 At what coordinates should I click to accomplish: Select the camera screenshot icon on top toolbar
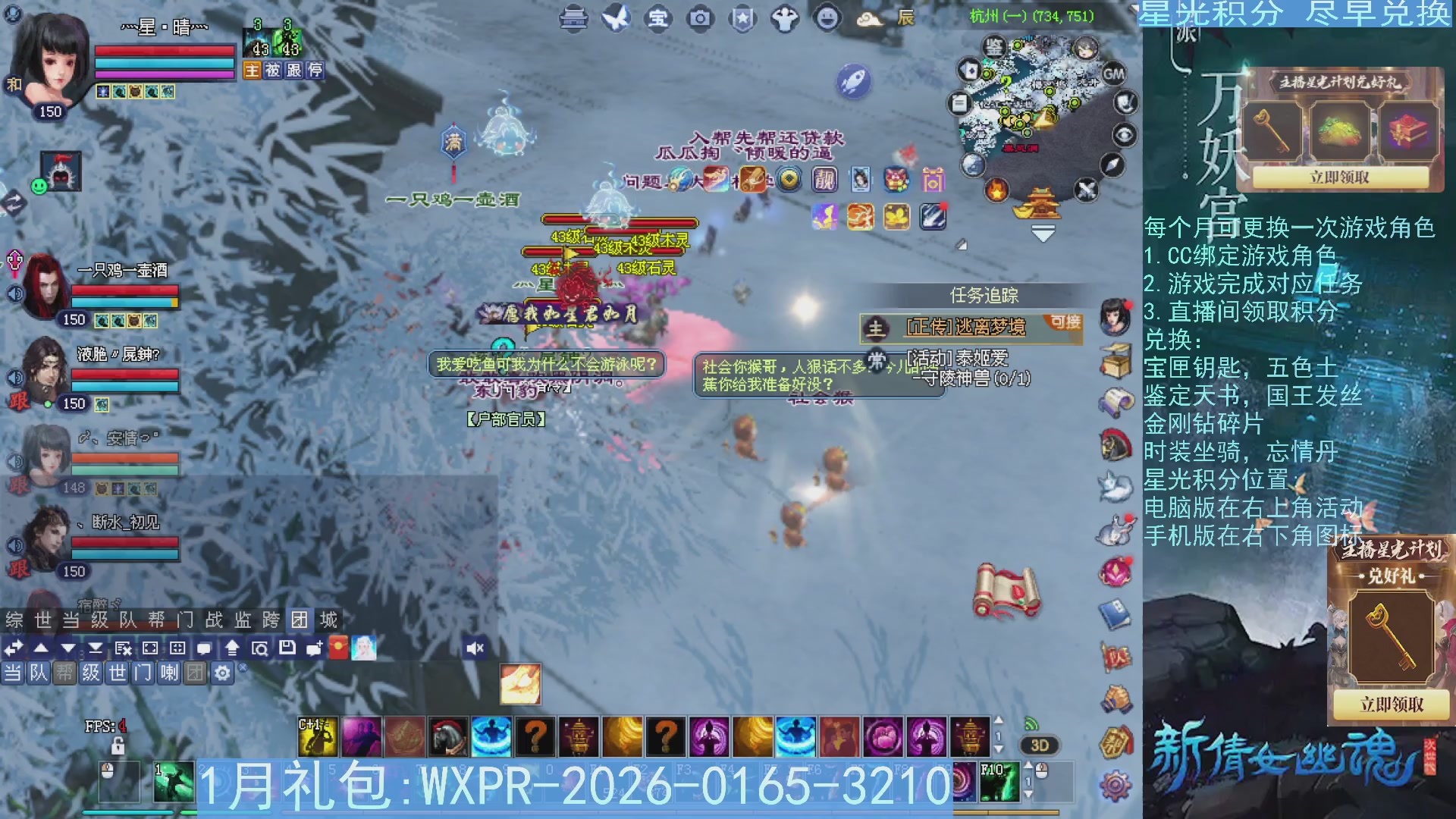[x=699, y=20]
